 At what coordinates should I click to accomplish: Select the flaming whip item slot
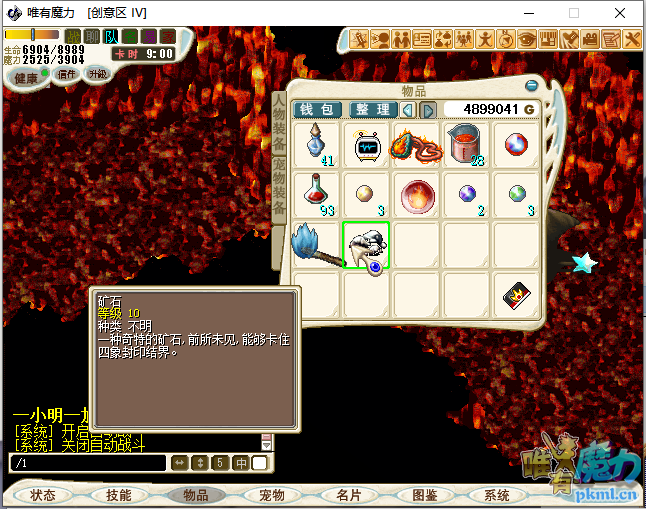[418, 146]
